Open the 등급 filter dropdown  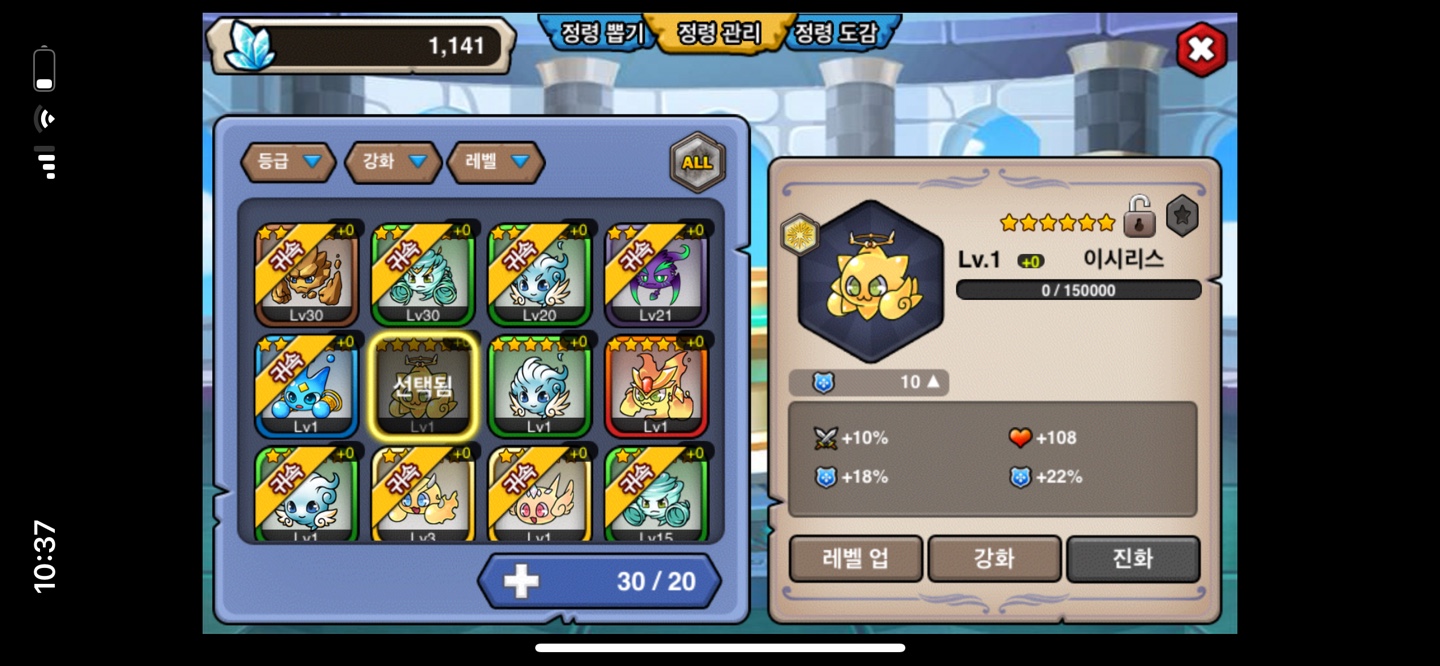point(288,162)
